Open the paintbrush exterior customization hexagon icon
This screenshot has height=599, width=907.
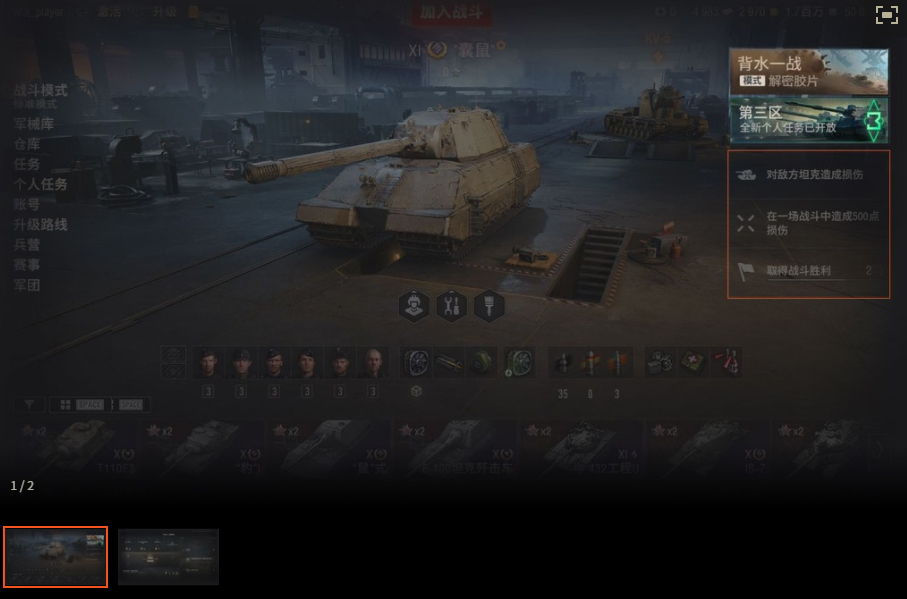pyautogui.click(x=488, y=306)
